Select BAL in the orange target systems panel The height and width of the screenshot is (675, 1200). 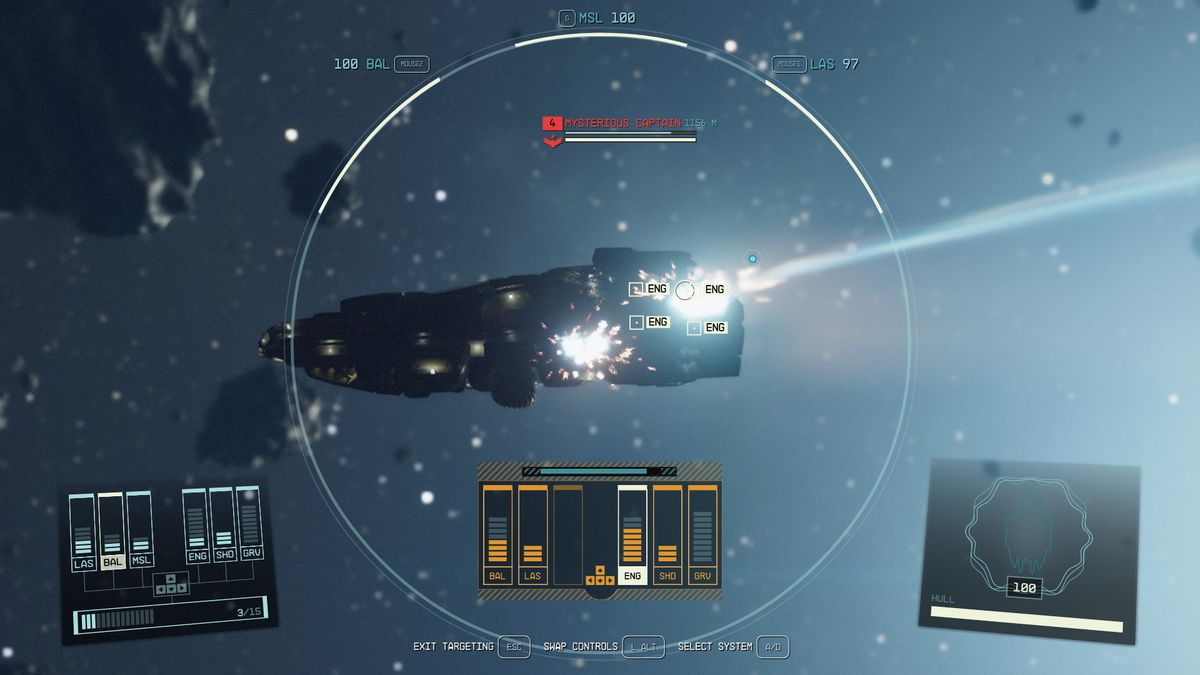pyautogui.click(x=497, y=575)
